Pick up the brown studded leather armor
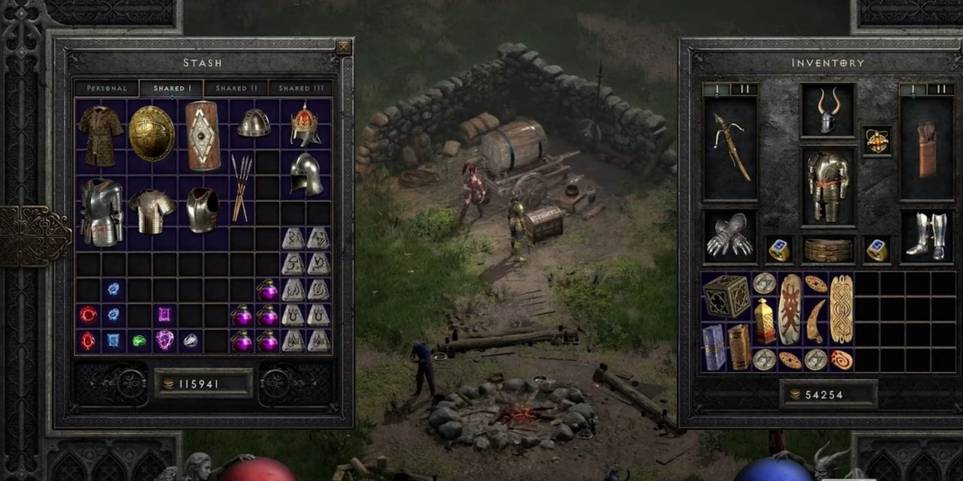 coord(100,134)
